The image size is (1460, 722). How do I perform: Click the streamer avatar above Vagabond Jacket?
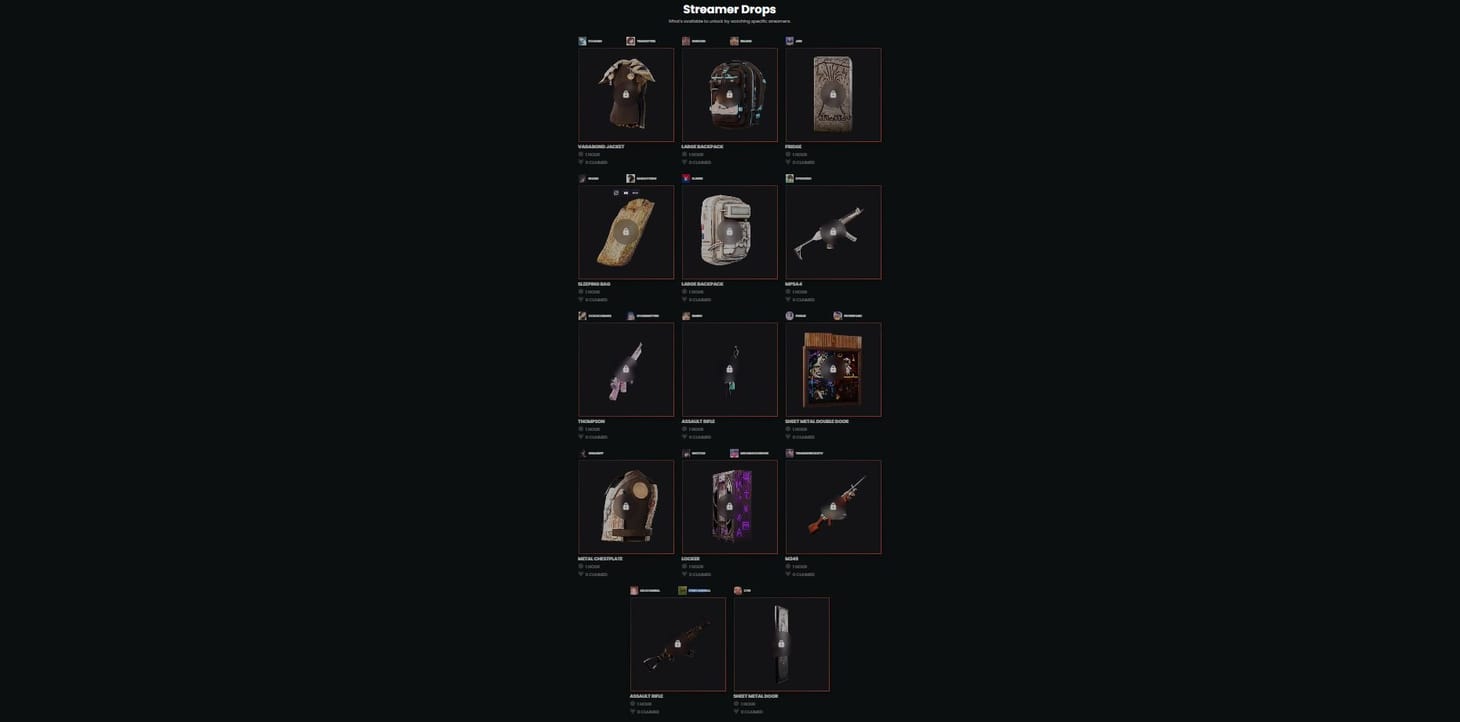tap(583, 41)
